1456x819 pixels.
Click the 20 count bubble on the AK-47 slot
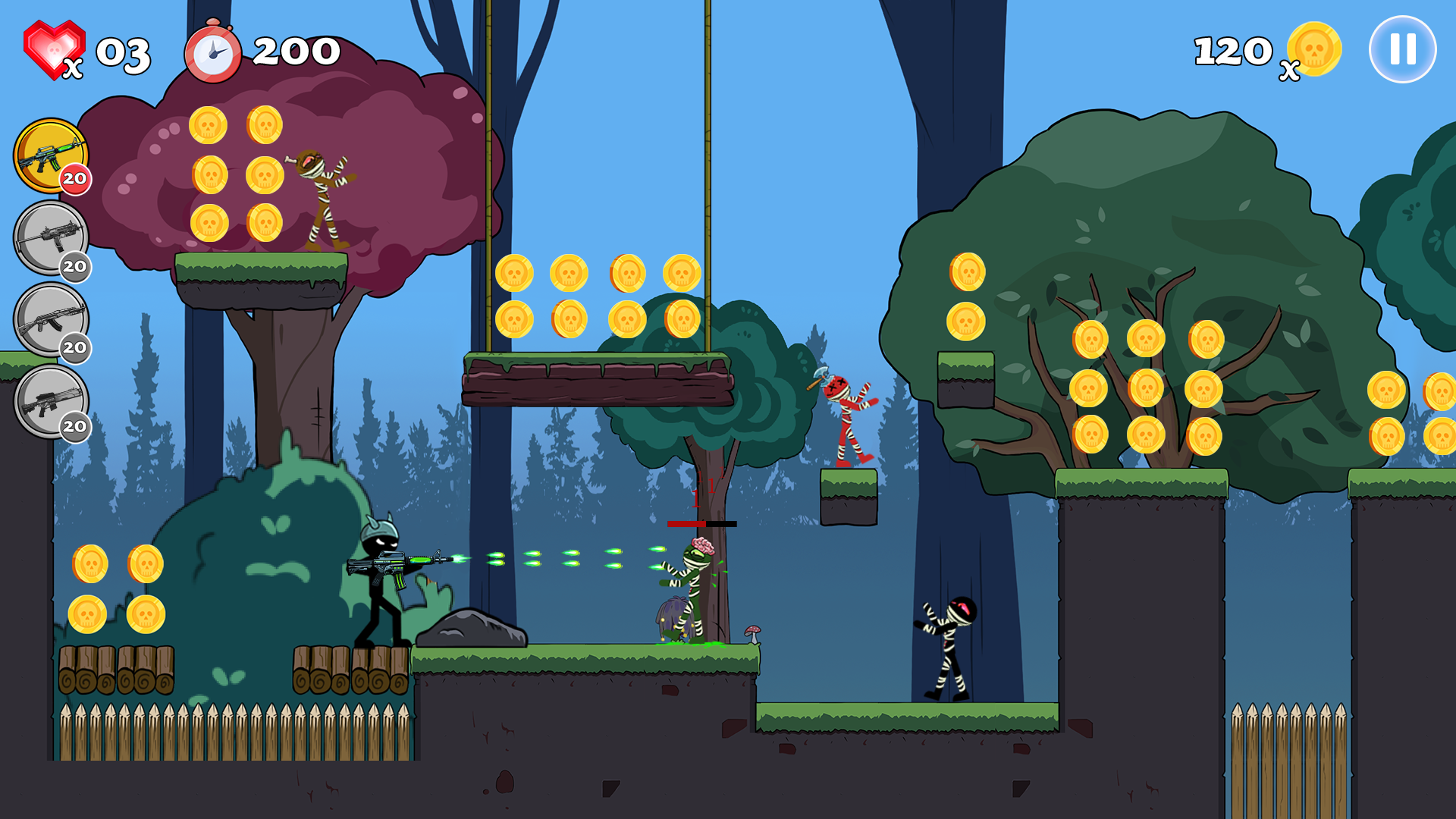(74, 348)
